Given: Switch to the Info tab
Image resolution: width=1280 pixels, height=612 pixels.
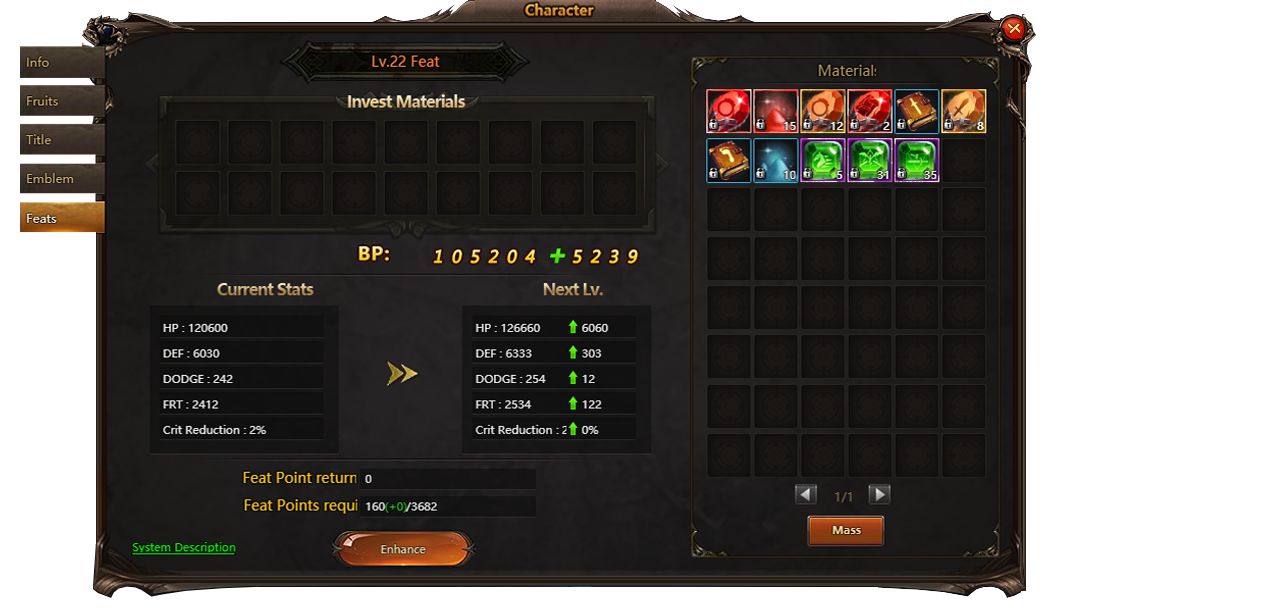Looking at the screenshot, I should 60,63.
